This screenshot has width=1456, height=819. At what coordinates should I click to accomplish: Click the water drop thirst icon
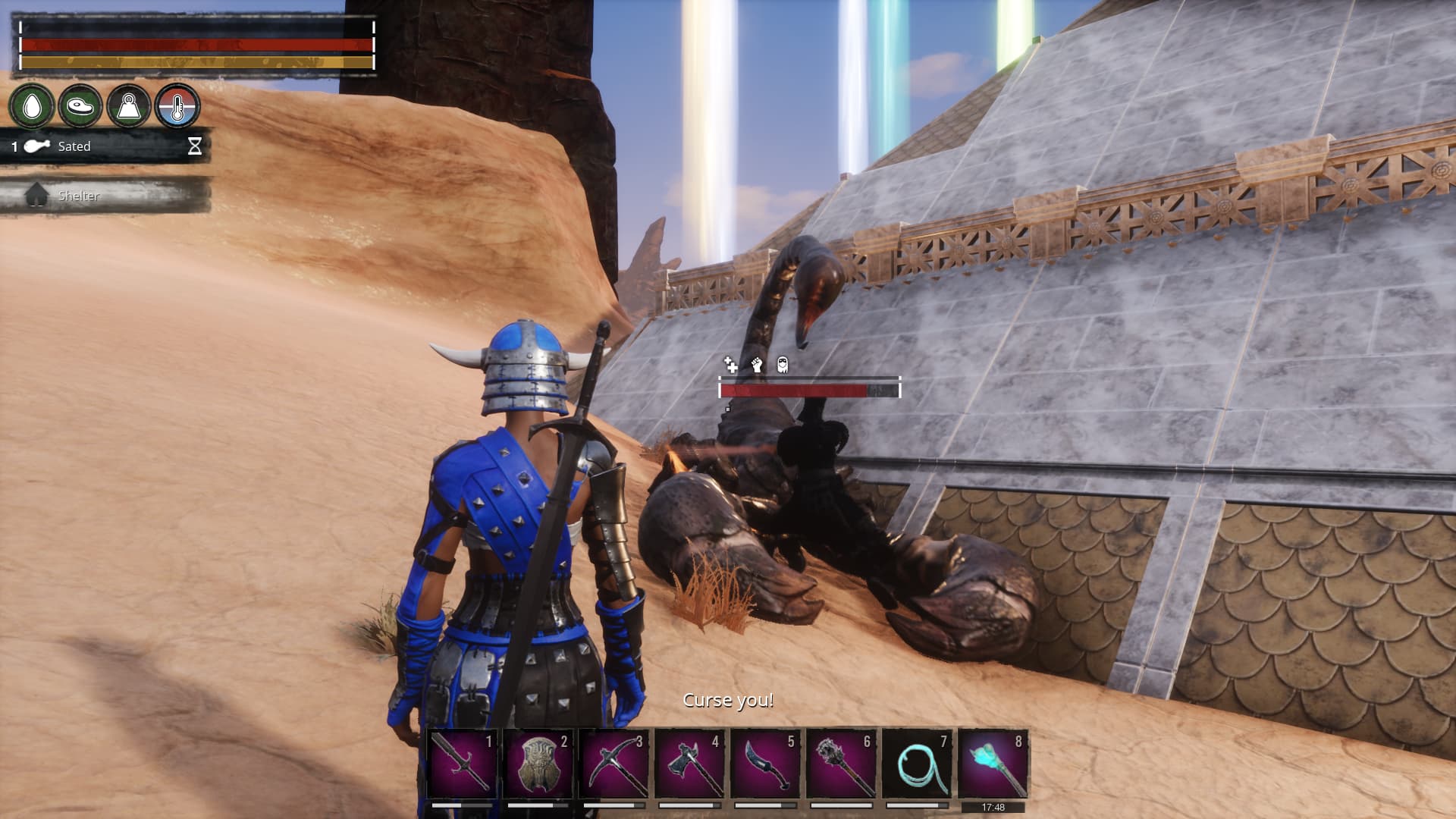click(32, 106)
